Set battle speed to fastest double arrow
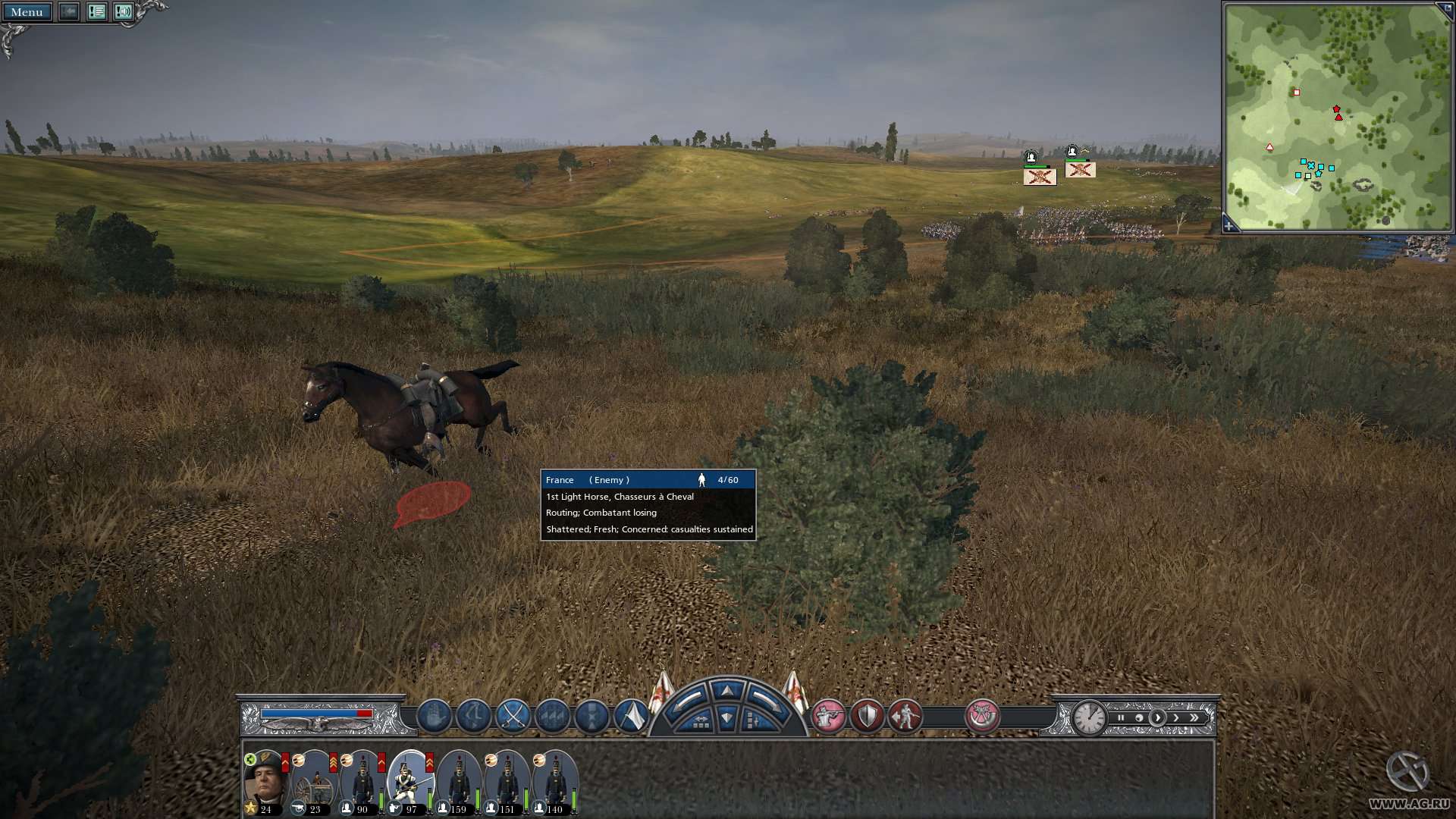The image size is (1456, 819). click(x=1194, y=717)
